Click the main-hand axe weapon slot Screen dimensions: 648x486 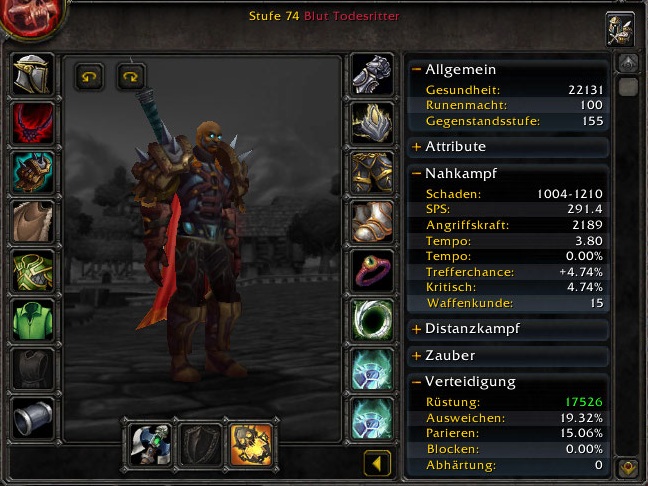150,443
